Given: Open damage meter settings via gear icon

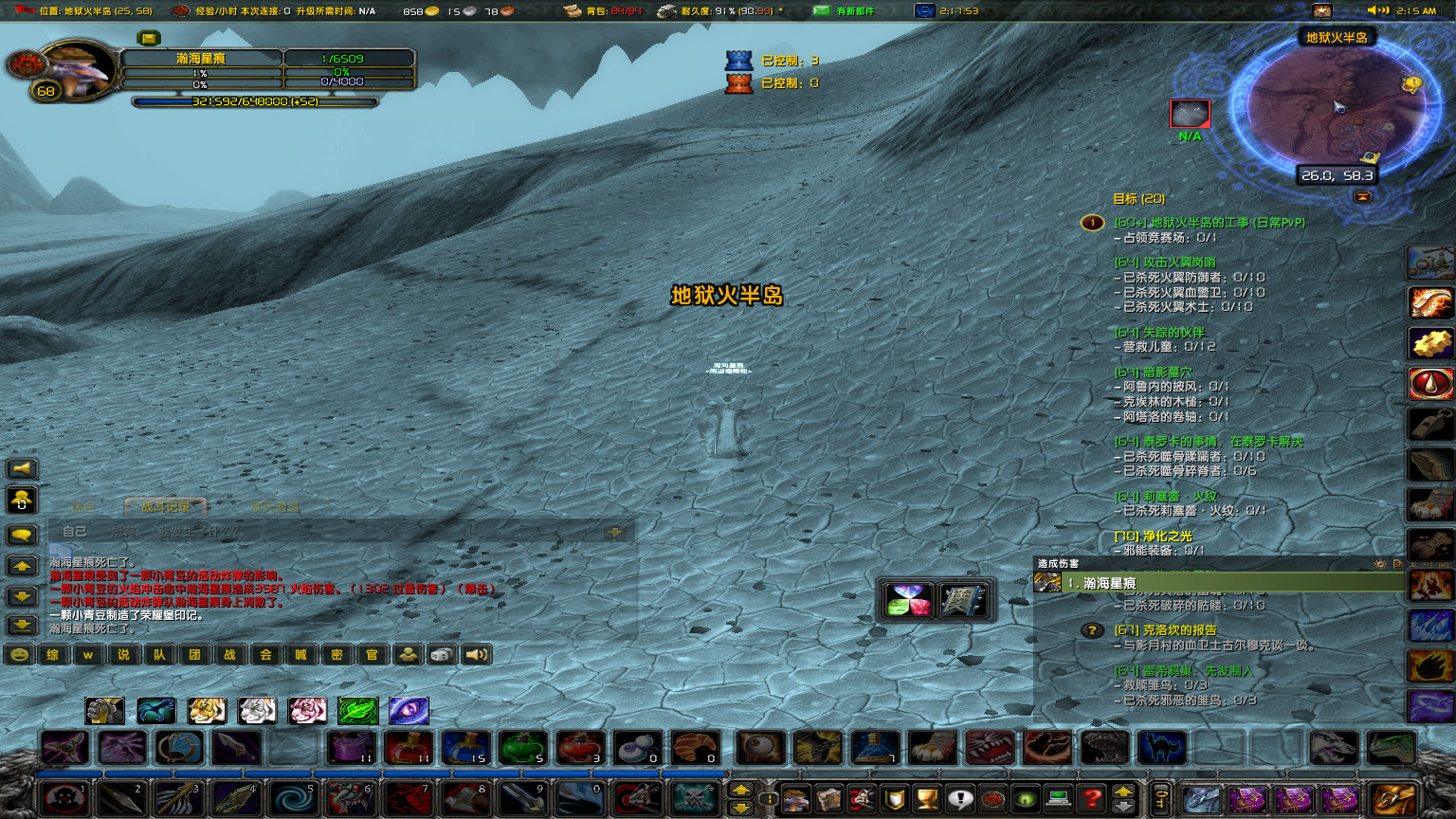Looking at the screenshot, I should tap(1381, 563).
